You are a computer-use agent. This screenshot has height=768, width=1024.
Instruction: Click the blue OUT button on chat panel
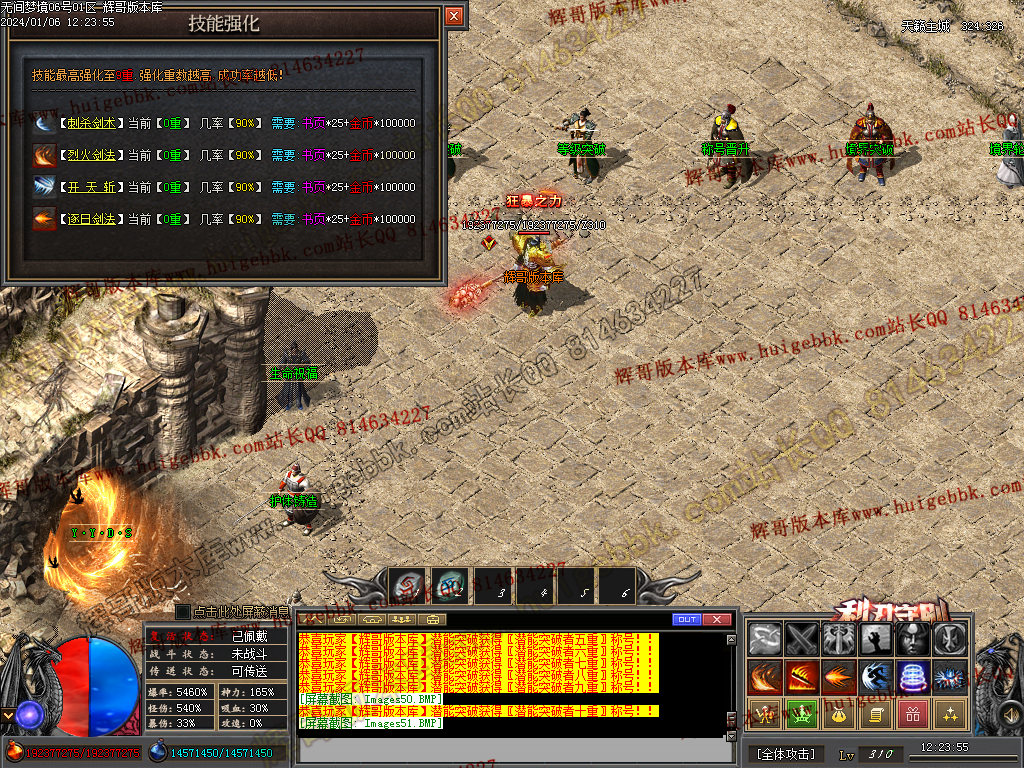click(686, 619)
